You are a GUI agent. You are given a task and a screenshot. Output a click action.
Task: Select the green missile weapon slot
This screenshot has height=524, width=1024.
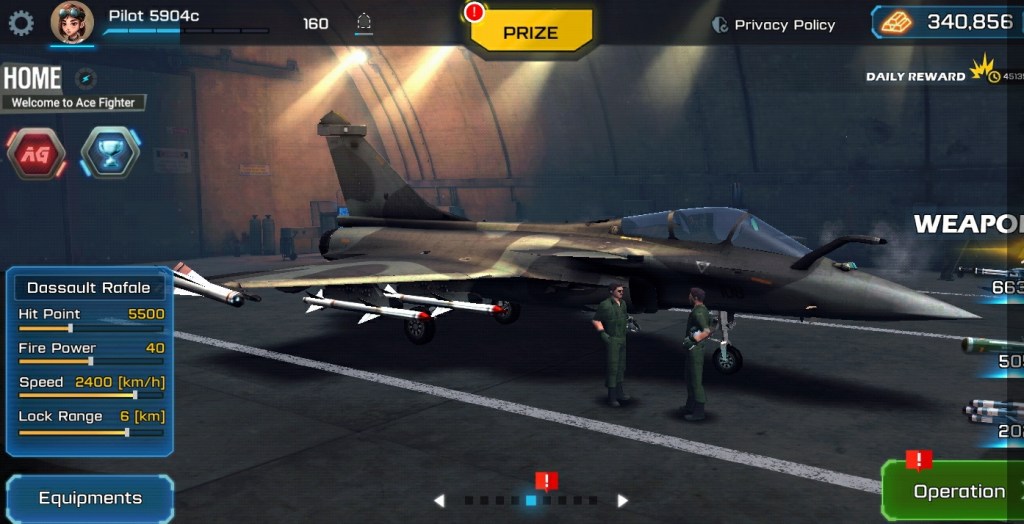(995, 350)
